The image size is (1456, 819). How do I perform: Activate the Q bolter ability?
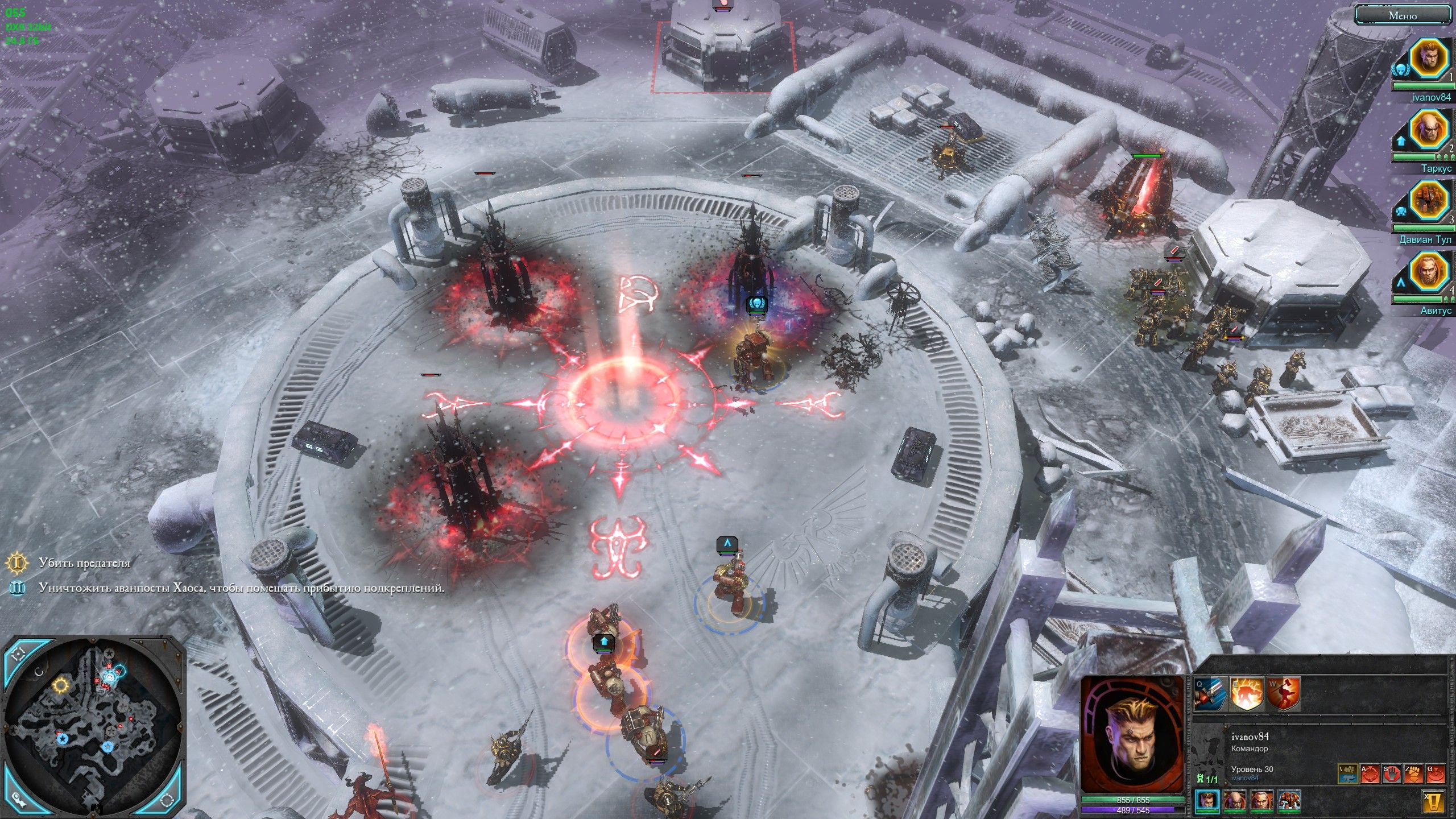click(1208, 695)
